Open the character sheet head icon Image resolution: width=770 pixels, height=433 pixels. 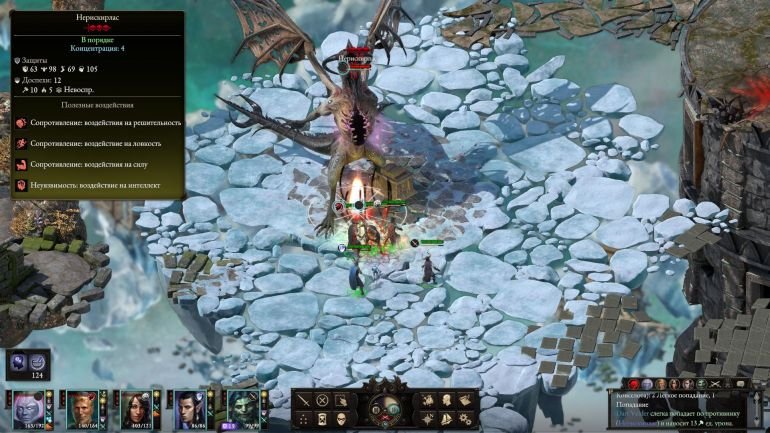point(448,401)
